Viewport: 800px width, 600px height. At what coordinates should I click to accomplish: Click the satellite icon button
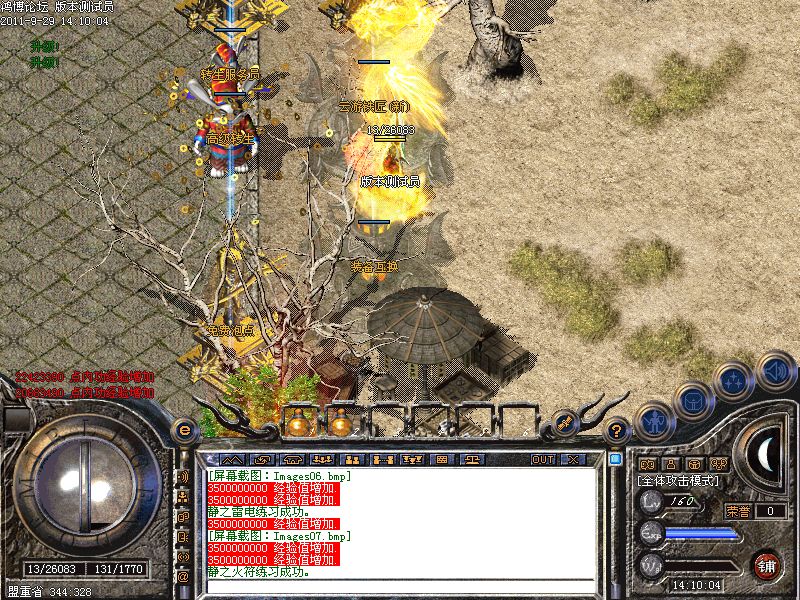563,423
